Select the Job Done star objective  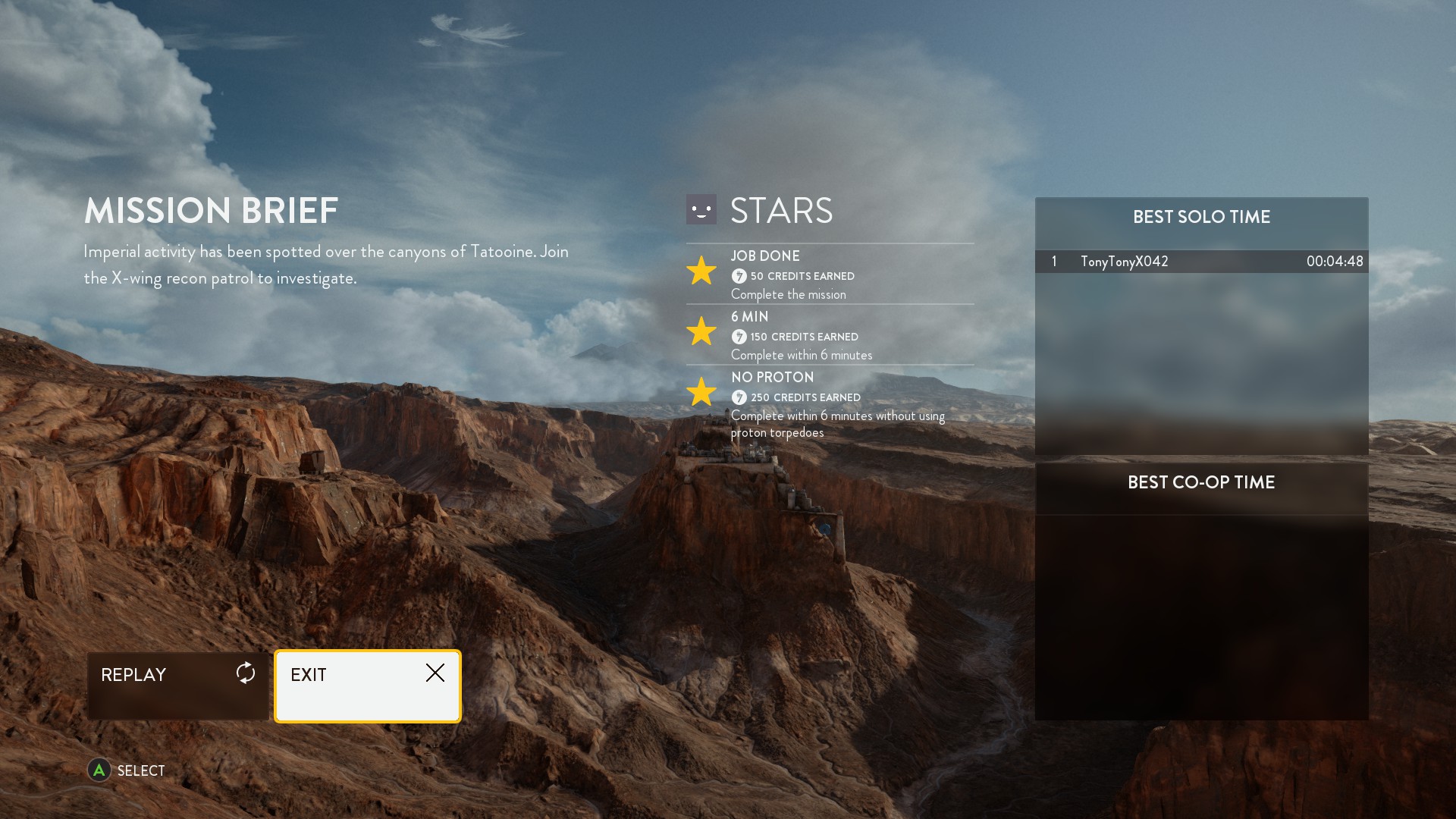pos(830,275)
